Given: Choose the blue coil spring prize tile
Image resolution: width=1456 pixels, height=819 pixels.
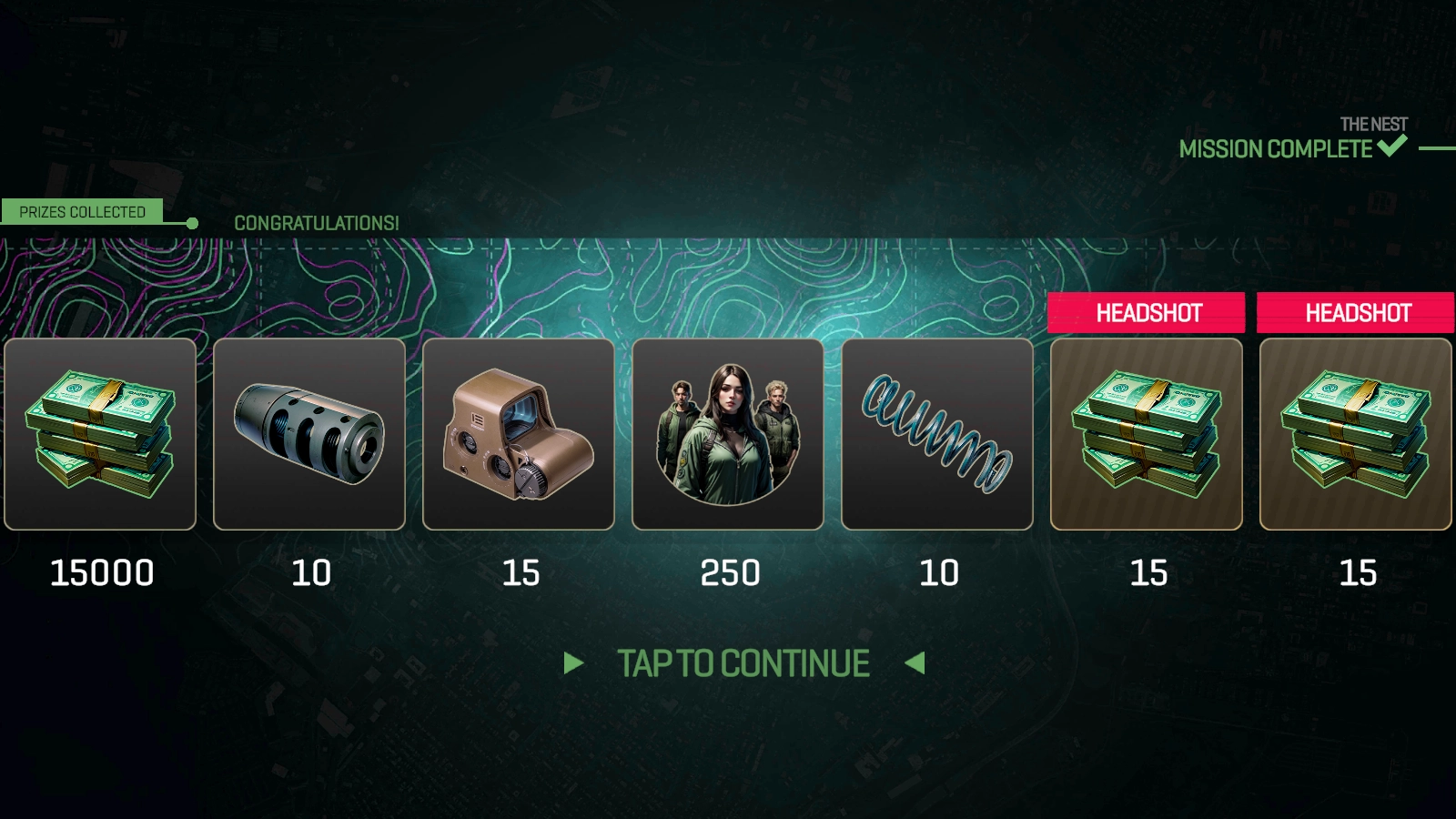Looking at the screenshot, I should click(x=937, y=434).
